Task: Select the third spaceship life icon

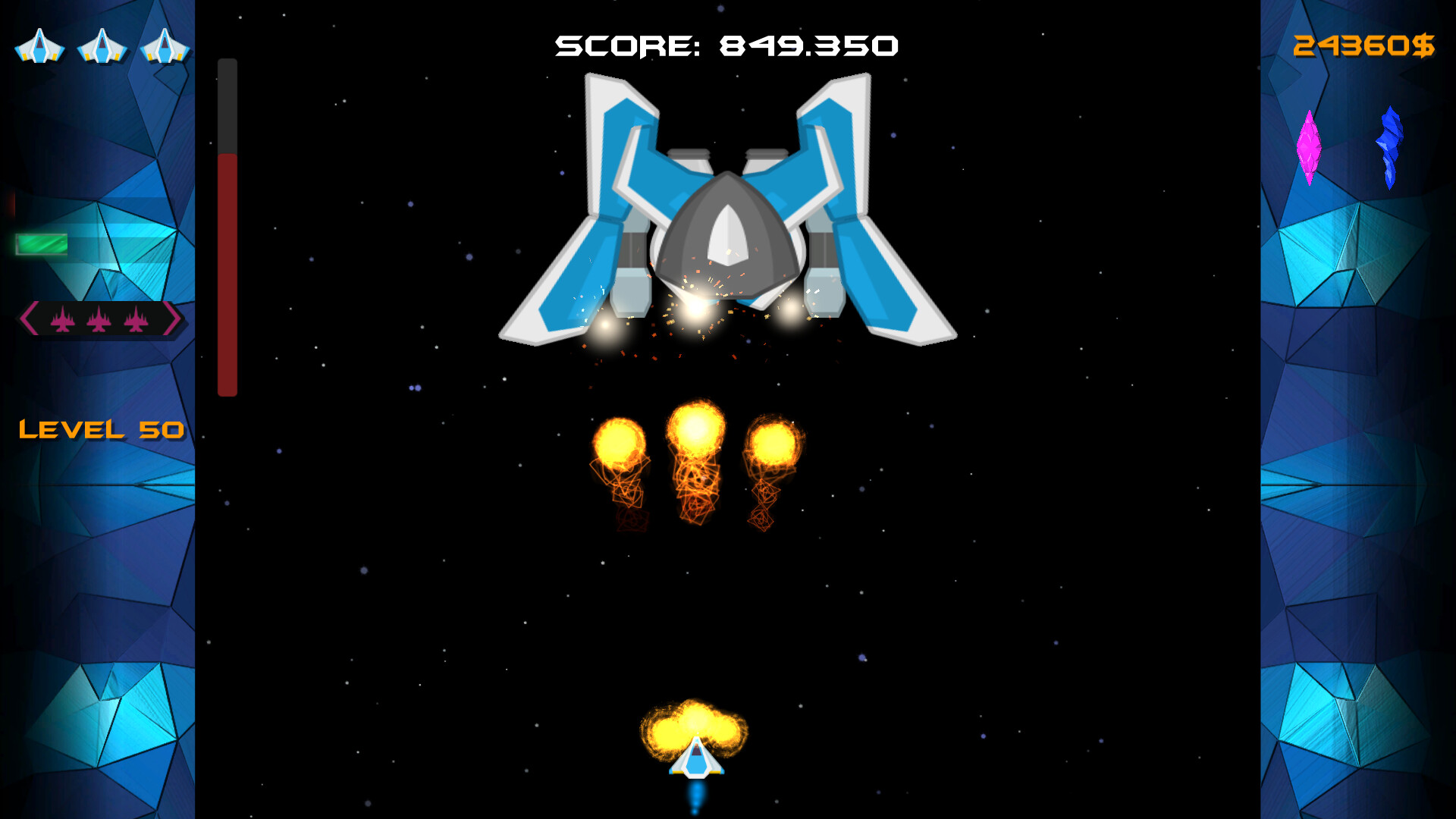Action: (163, 47)
